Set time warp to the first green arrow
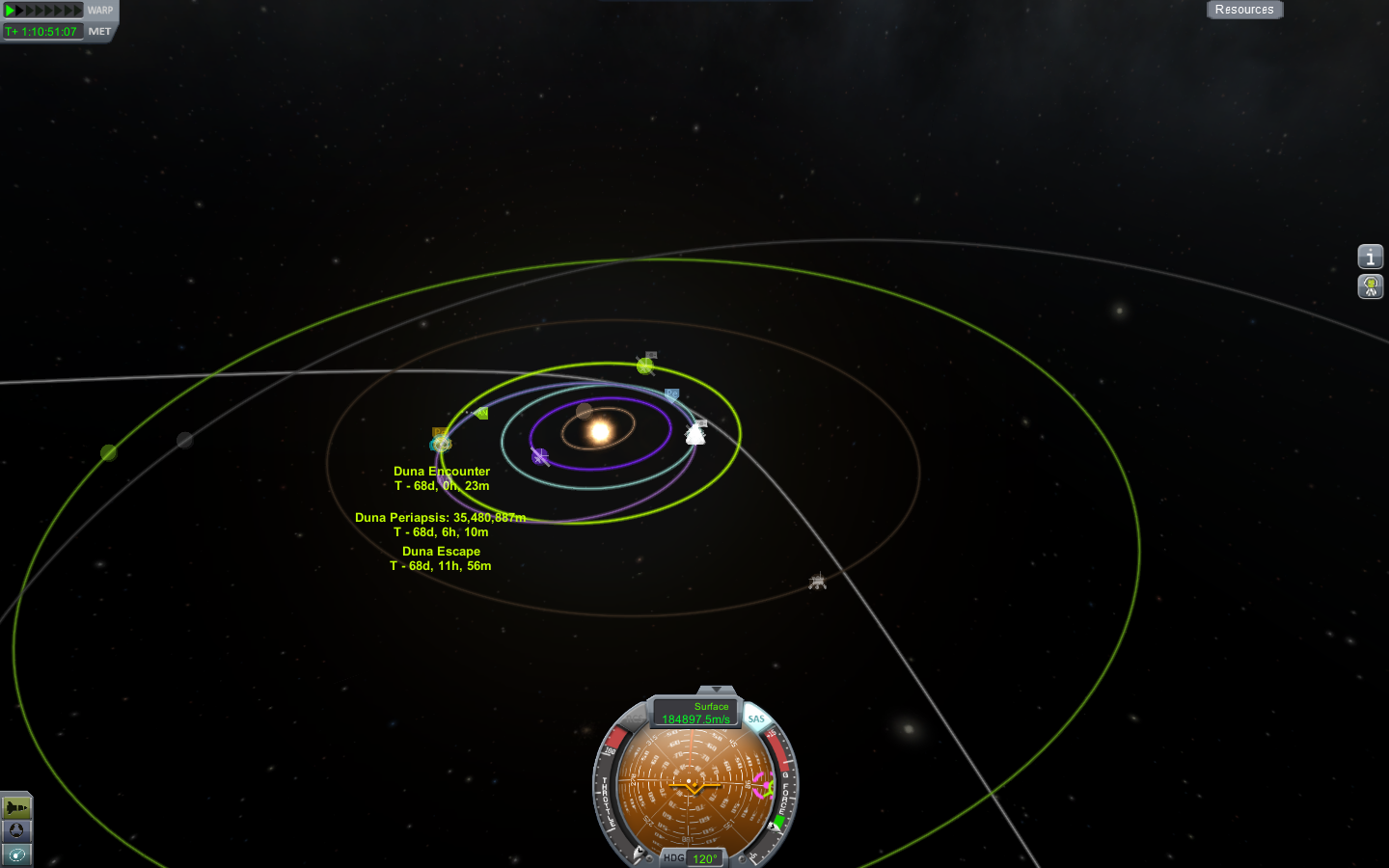 tap(10, 11)
